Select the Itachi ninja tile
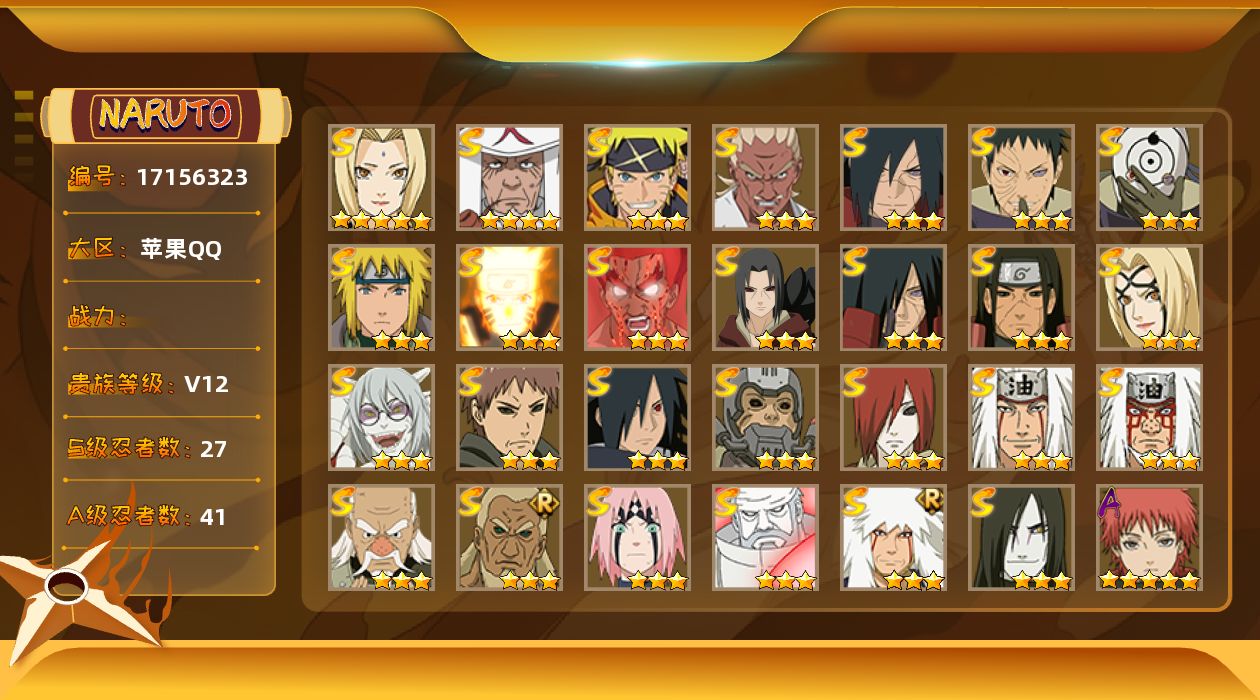The width and height of the screenshot is (1260, 700). (x=765, y=297)
